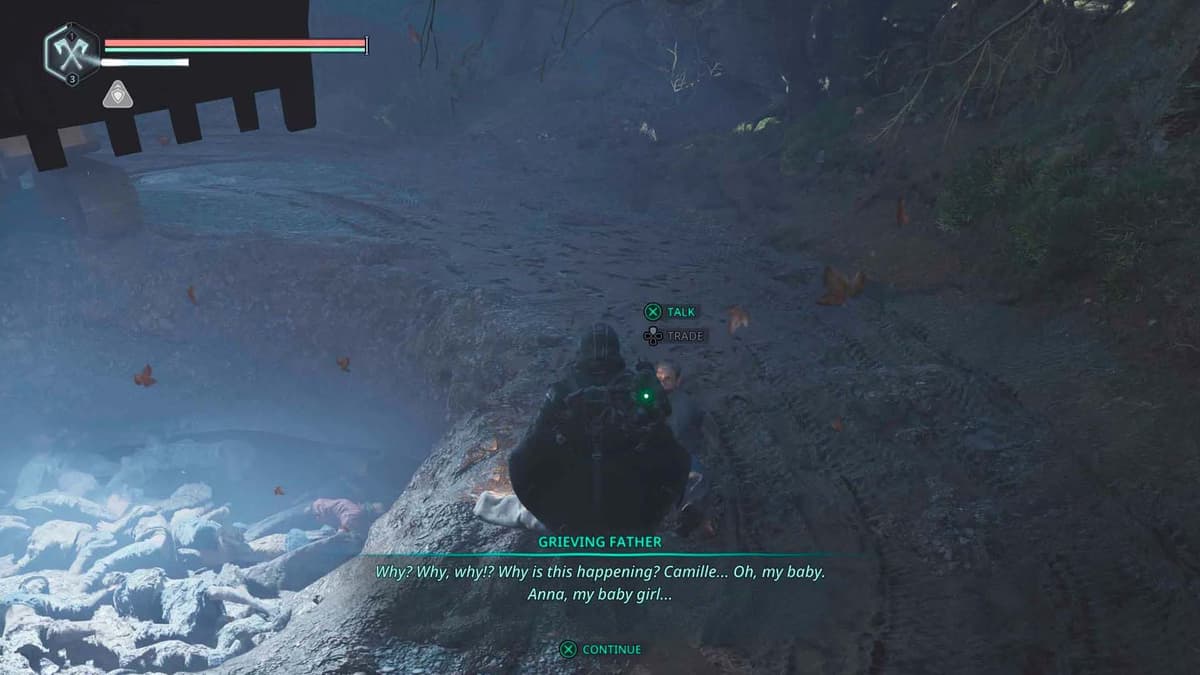1200x675 pixels.
Task: Select the crossed axes weapon icon
Action: click(72, 53)
